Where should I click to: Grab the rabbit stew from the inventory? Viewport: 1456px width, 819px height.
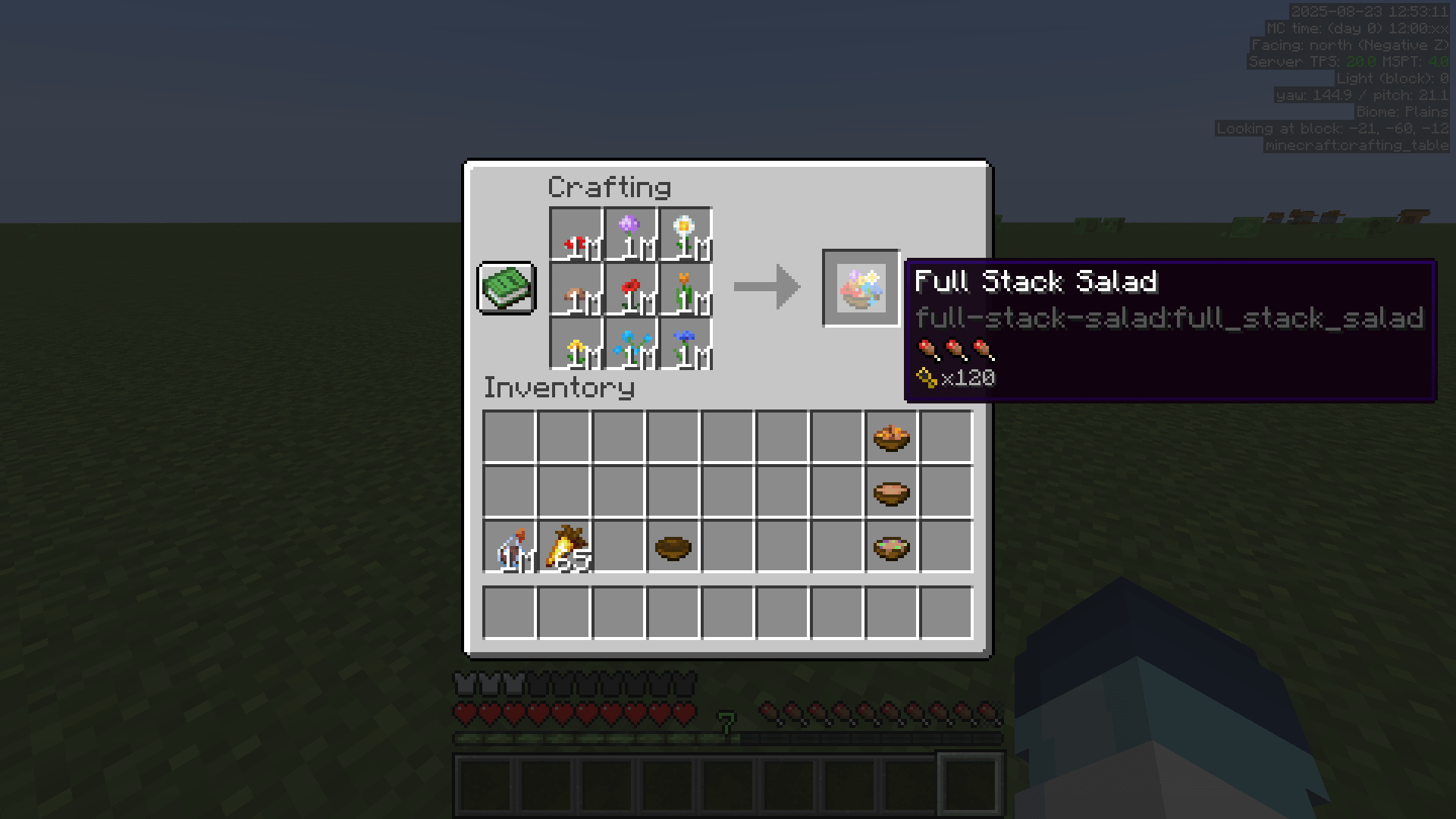click(x=891, y=436)
